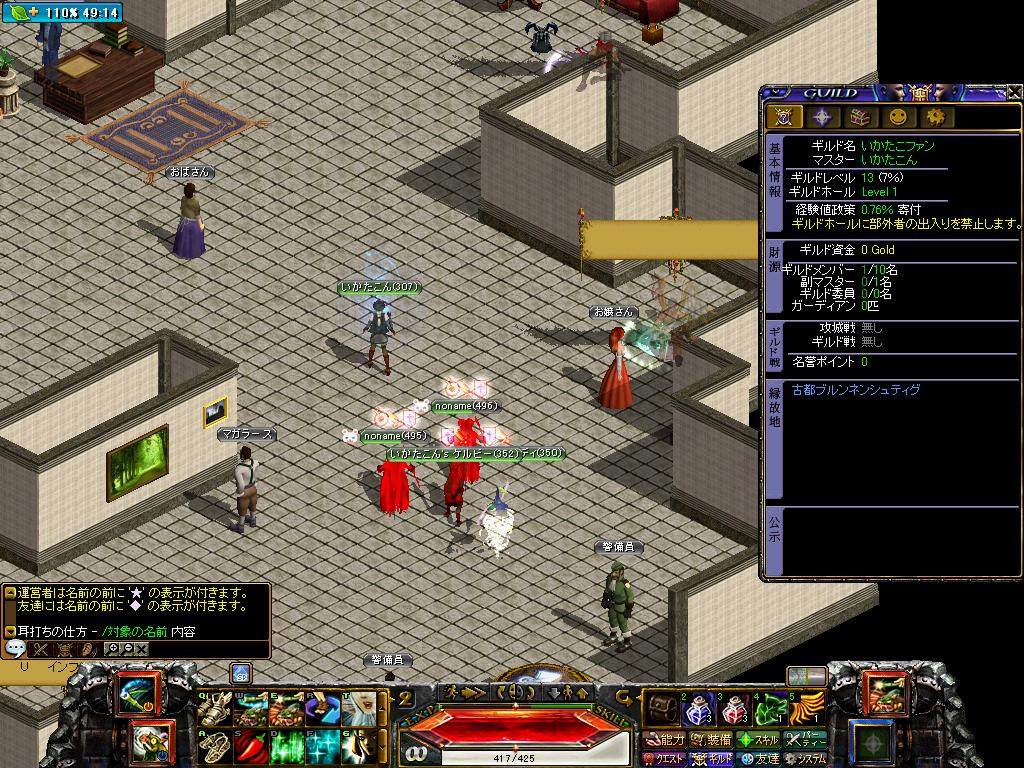Use the blue potion in belt slot 2
Screen dimensions: 1024x768
pyautogui.click(x=696, y=710)
